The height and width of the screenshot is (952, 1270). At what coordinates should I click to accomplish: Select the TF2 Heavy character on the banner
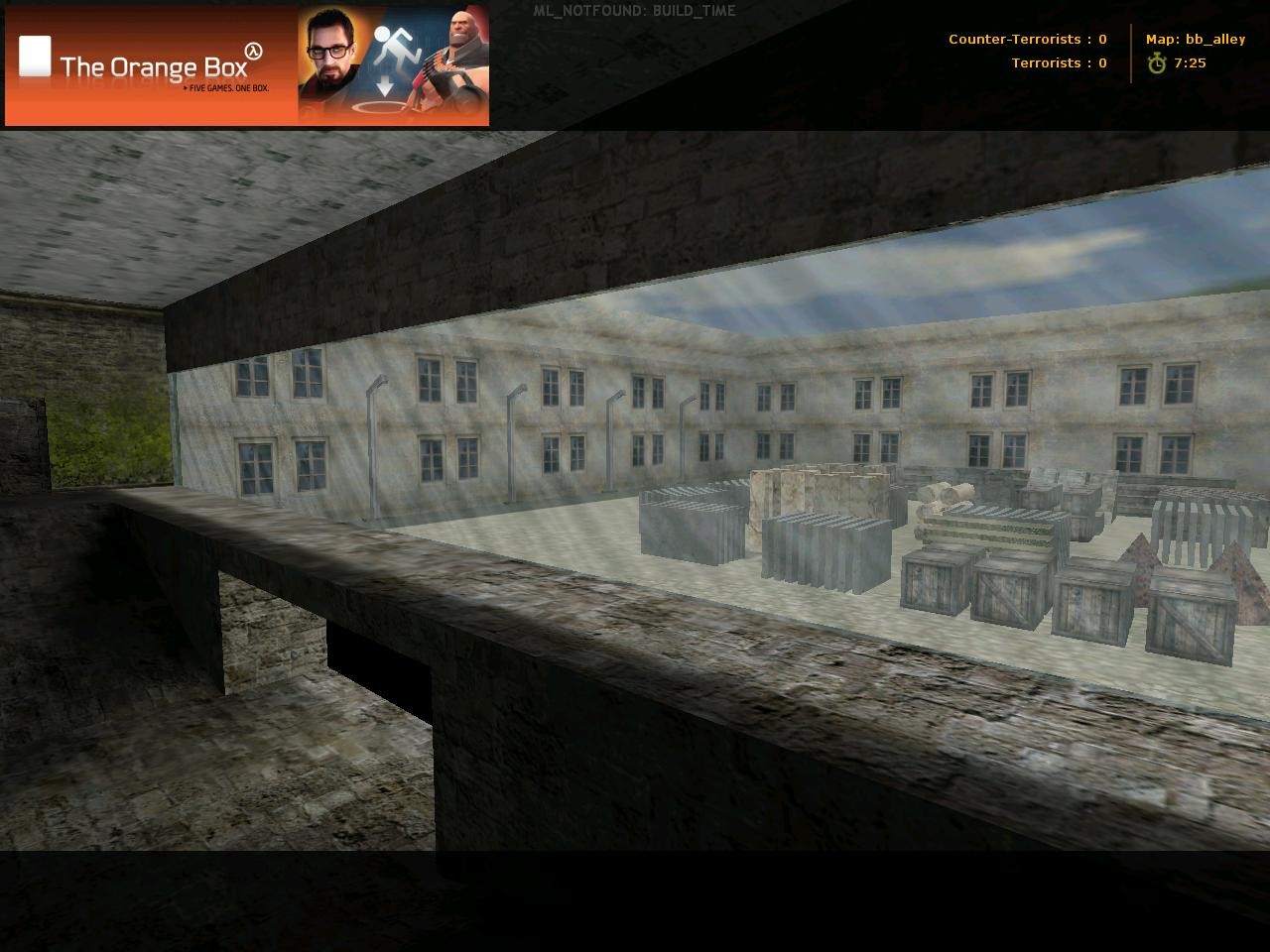pyautogui.click(x=458, y=50)
